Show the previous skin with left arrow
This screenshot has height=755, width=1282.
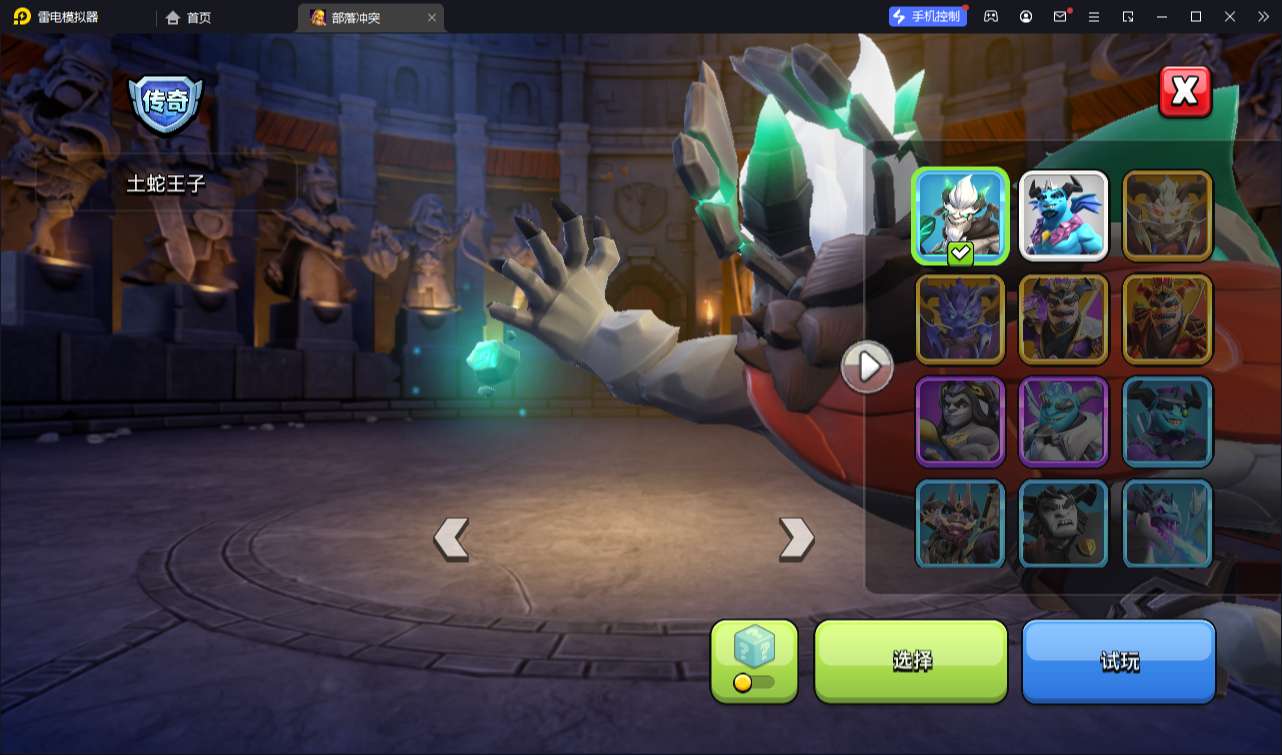(x=451, y=539)
